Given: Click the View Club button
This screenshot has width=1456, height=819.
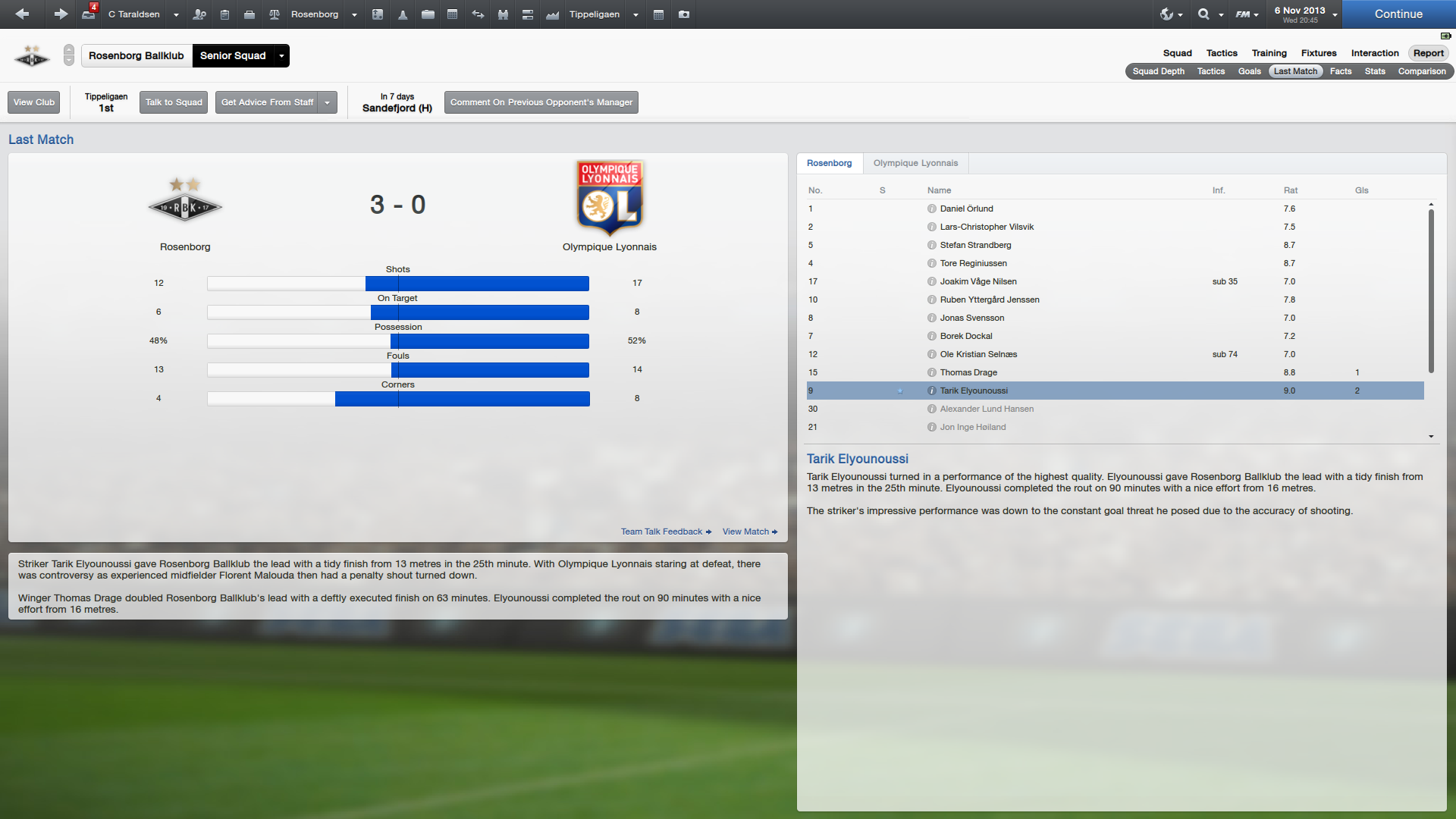Looking at the screenshot, I should click(x=34, y=102).
